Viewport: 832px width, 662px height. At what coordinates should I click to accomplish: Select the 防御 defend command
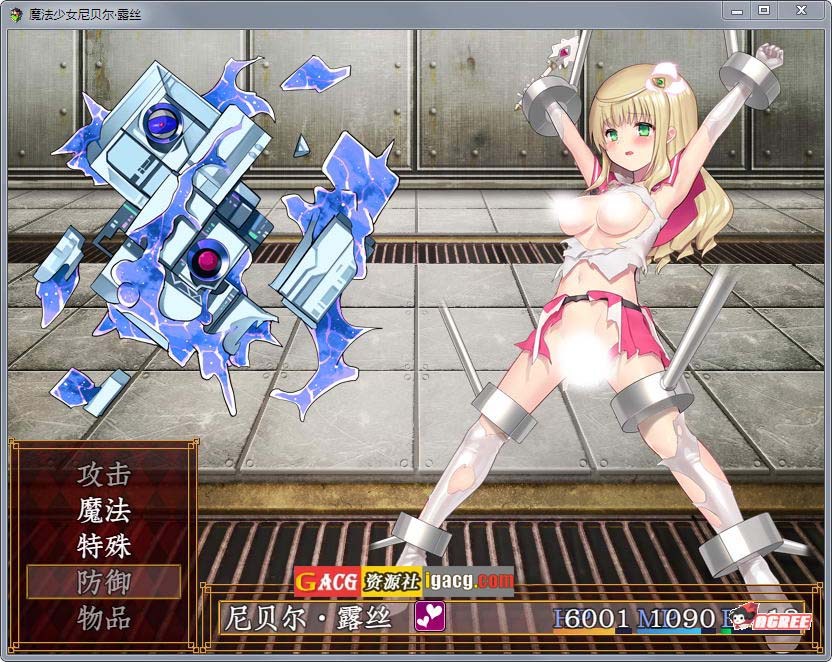[104, 582]
